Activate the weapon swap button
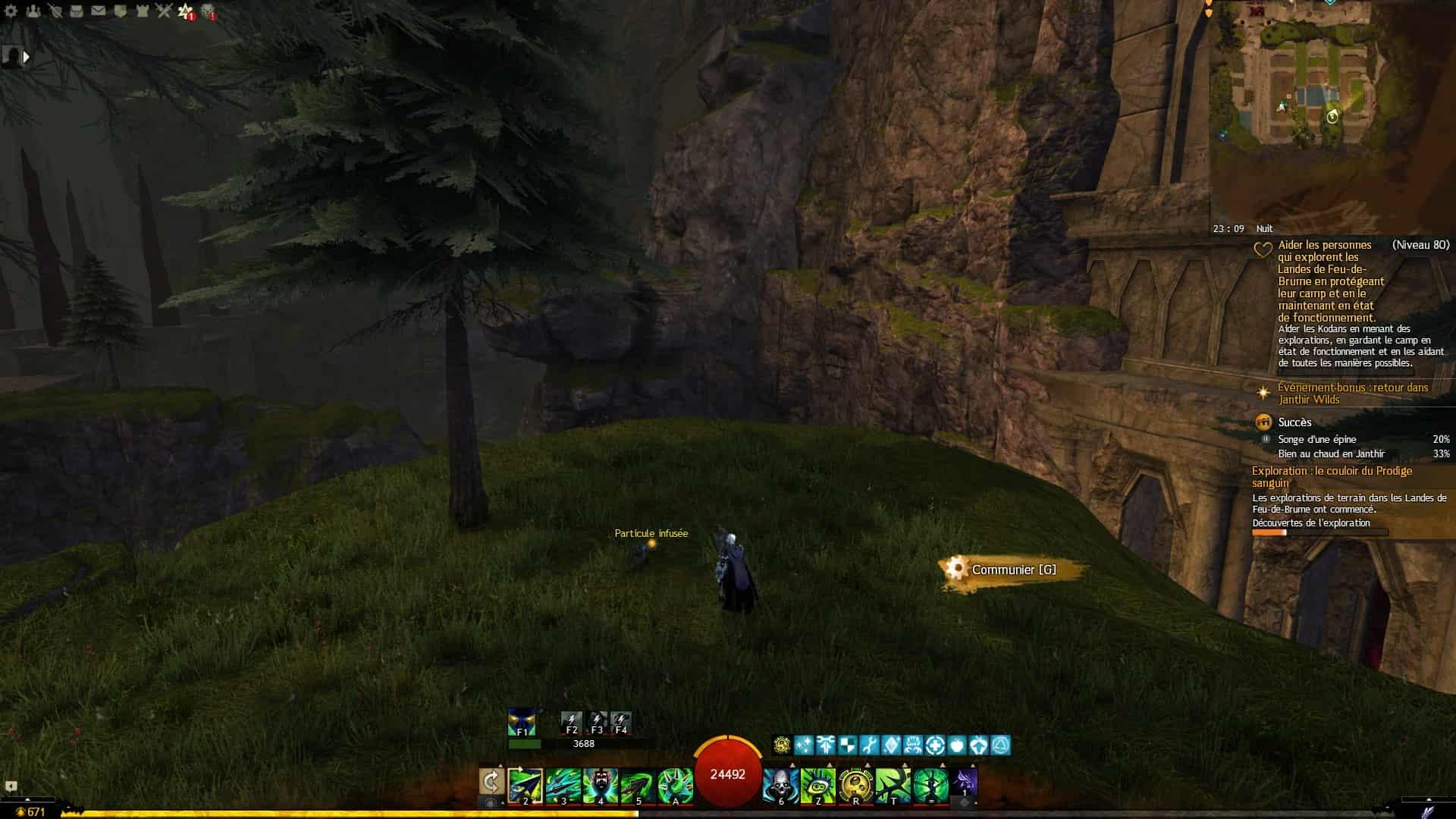 pos(491,782)
